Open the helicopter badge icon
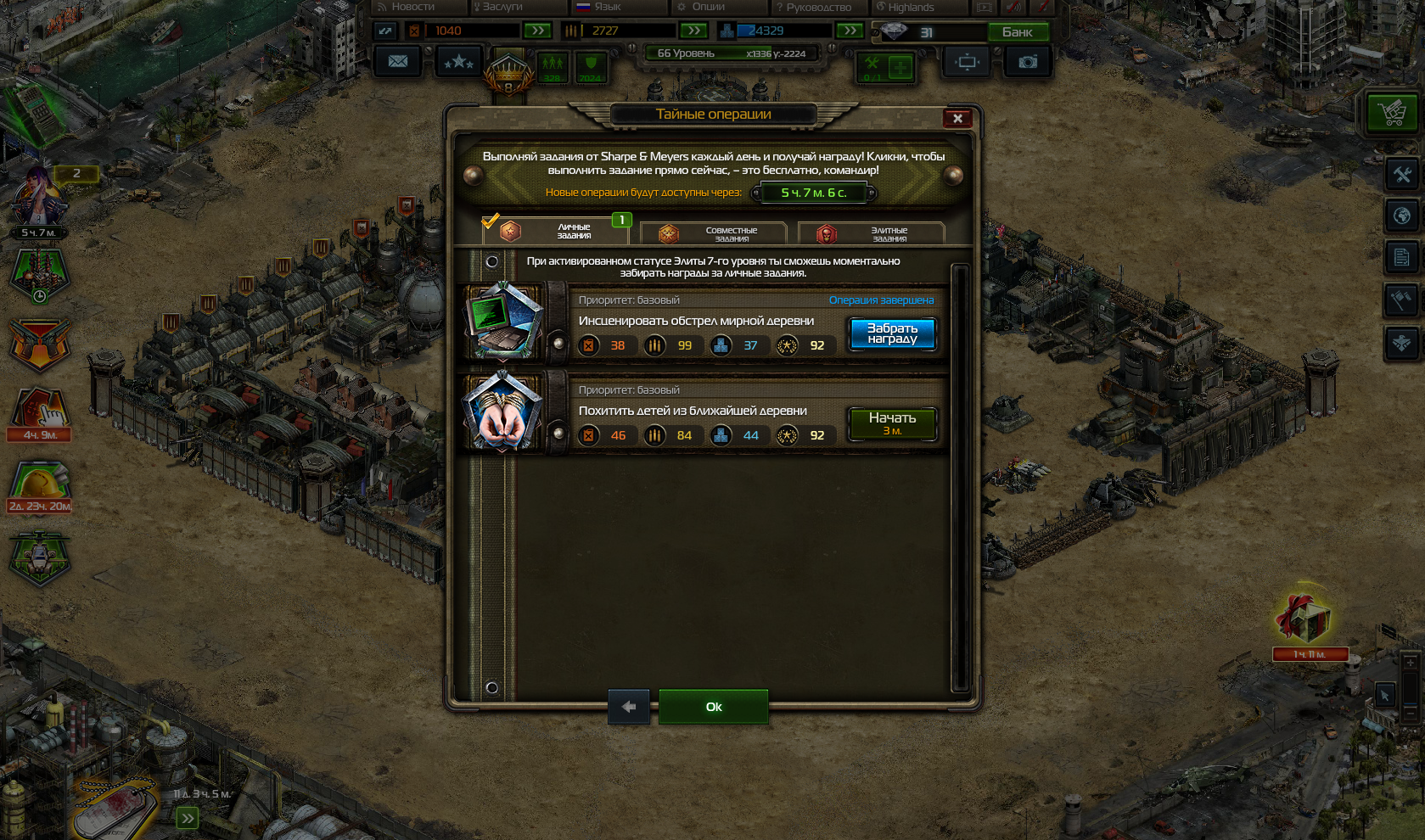The image size is (1425, 840). point(39,557)
